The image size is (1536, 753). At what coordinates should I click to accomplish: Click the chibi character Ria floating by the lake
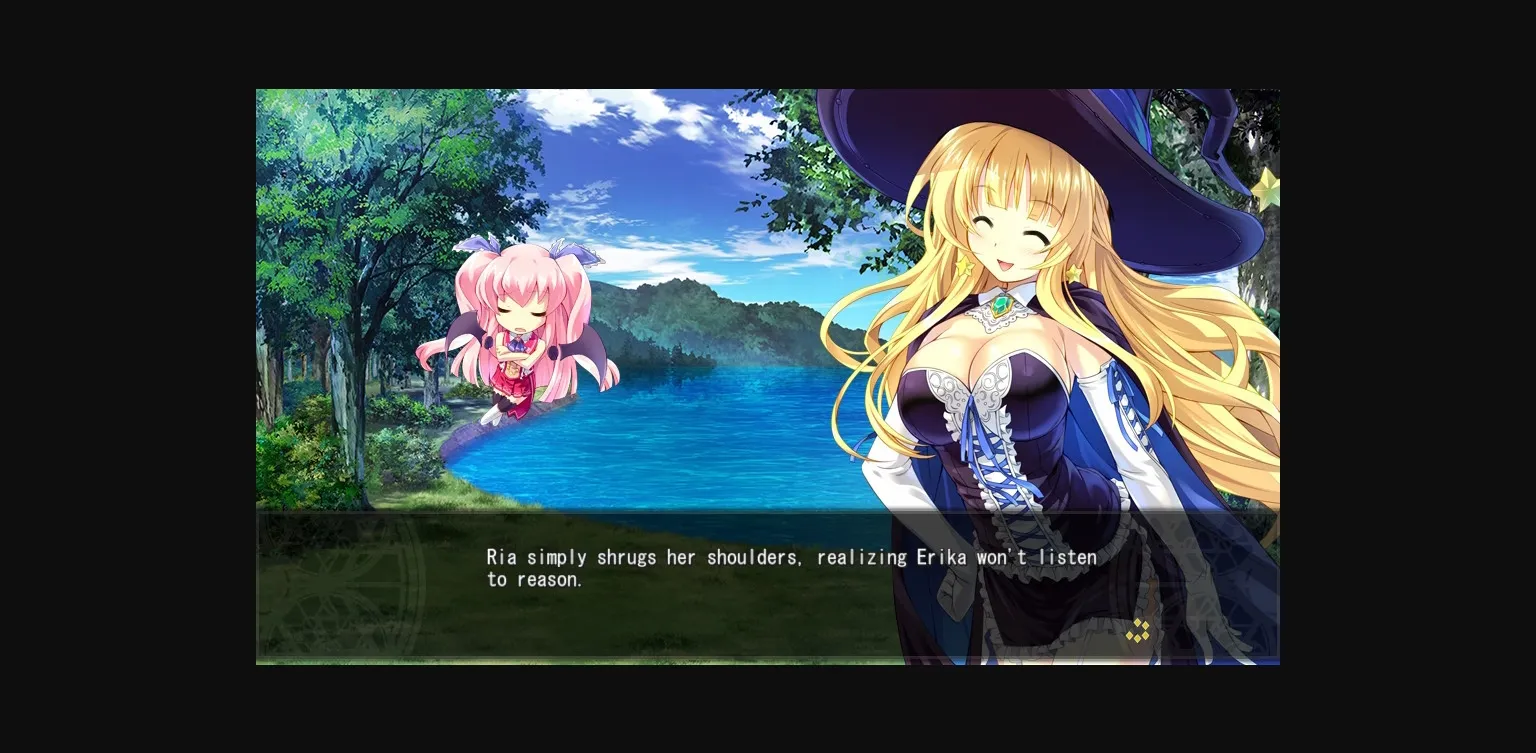point(520,330)
